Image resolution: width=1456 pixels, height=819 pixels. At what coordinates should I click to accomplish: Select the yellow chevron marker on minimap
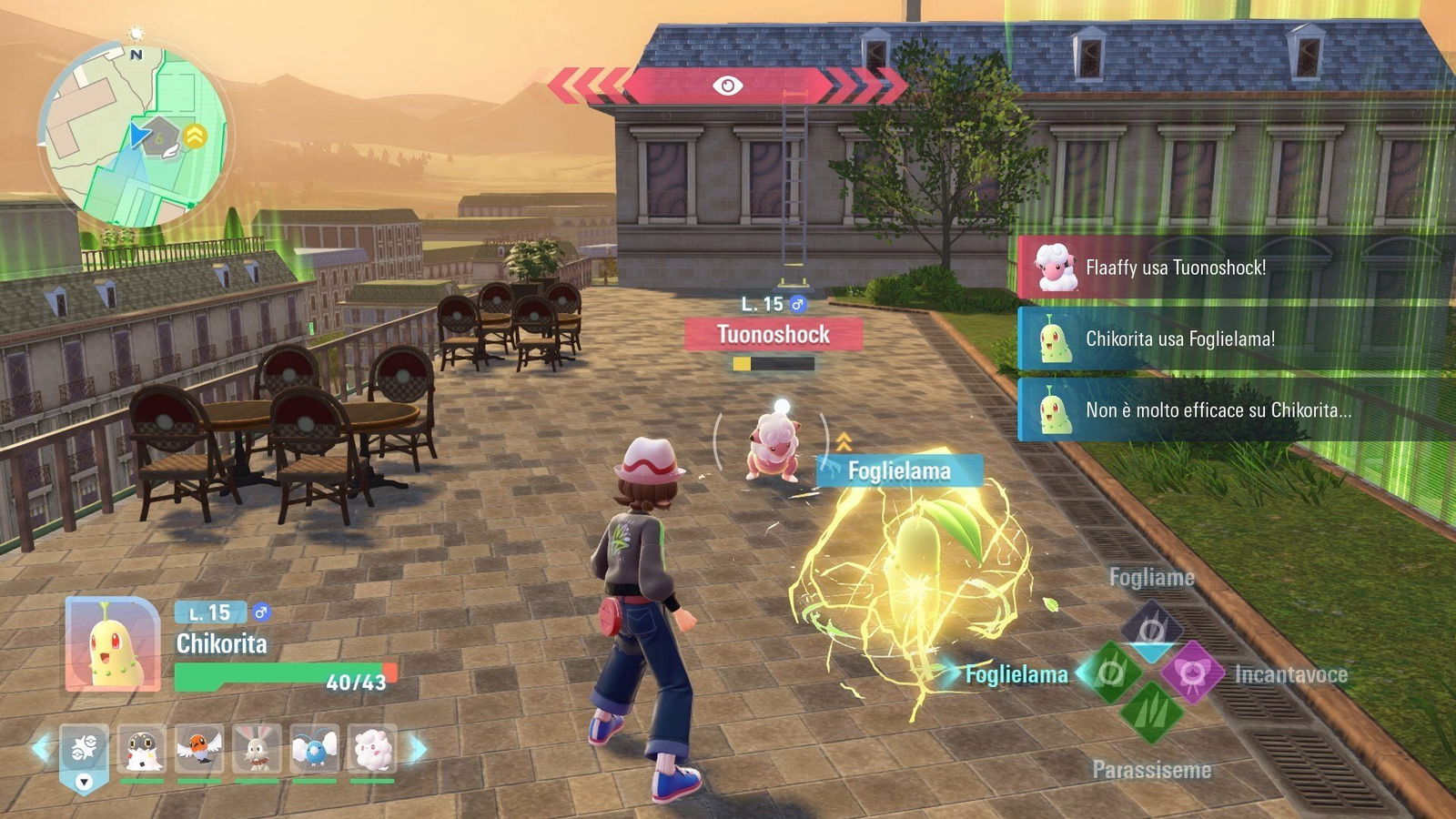tap(195, 136)
